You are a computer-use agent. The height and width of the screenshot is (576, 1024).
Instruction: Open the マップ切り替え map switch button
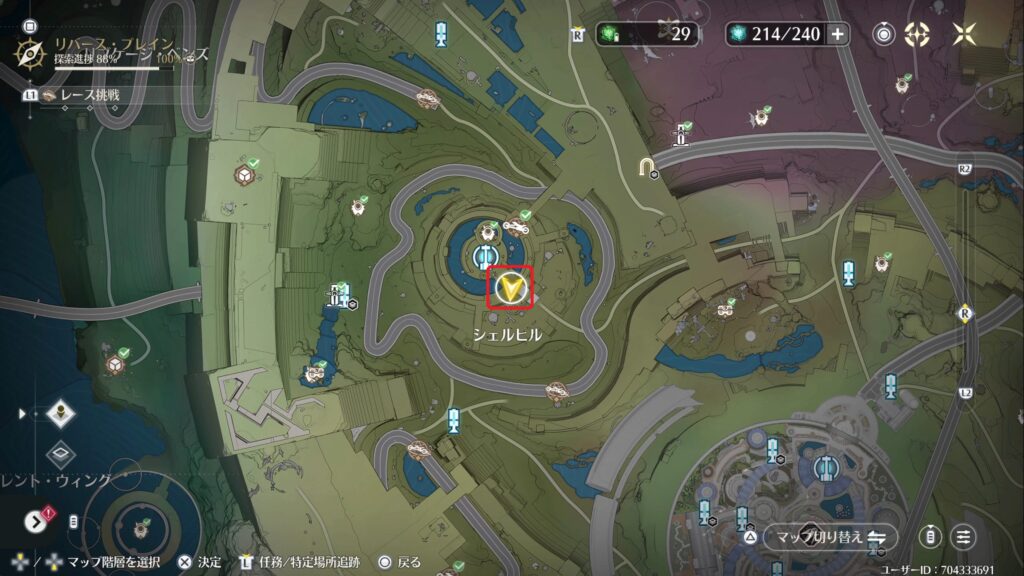pyautogui.click(x=830, y=537)
